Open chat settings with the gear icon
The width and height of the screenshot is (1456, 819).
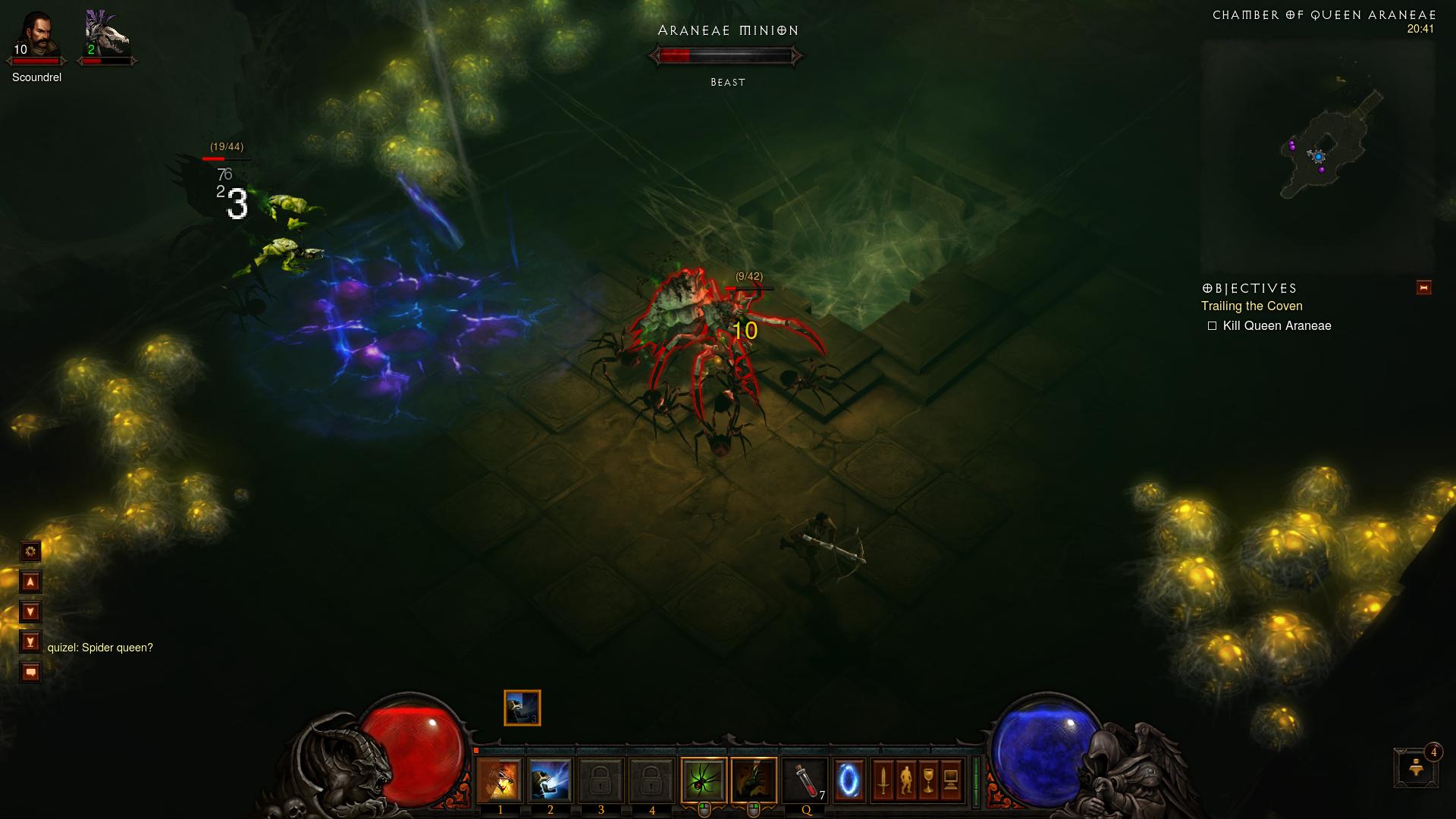tap(30, 551)
